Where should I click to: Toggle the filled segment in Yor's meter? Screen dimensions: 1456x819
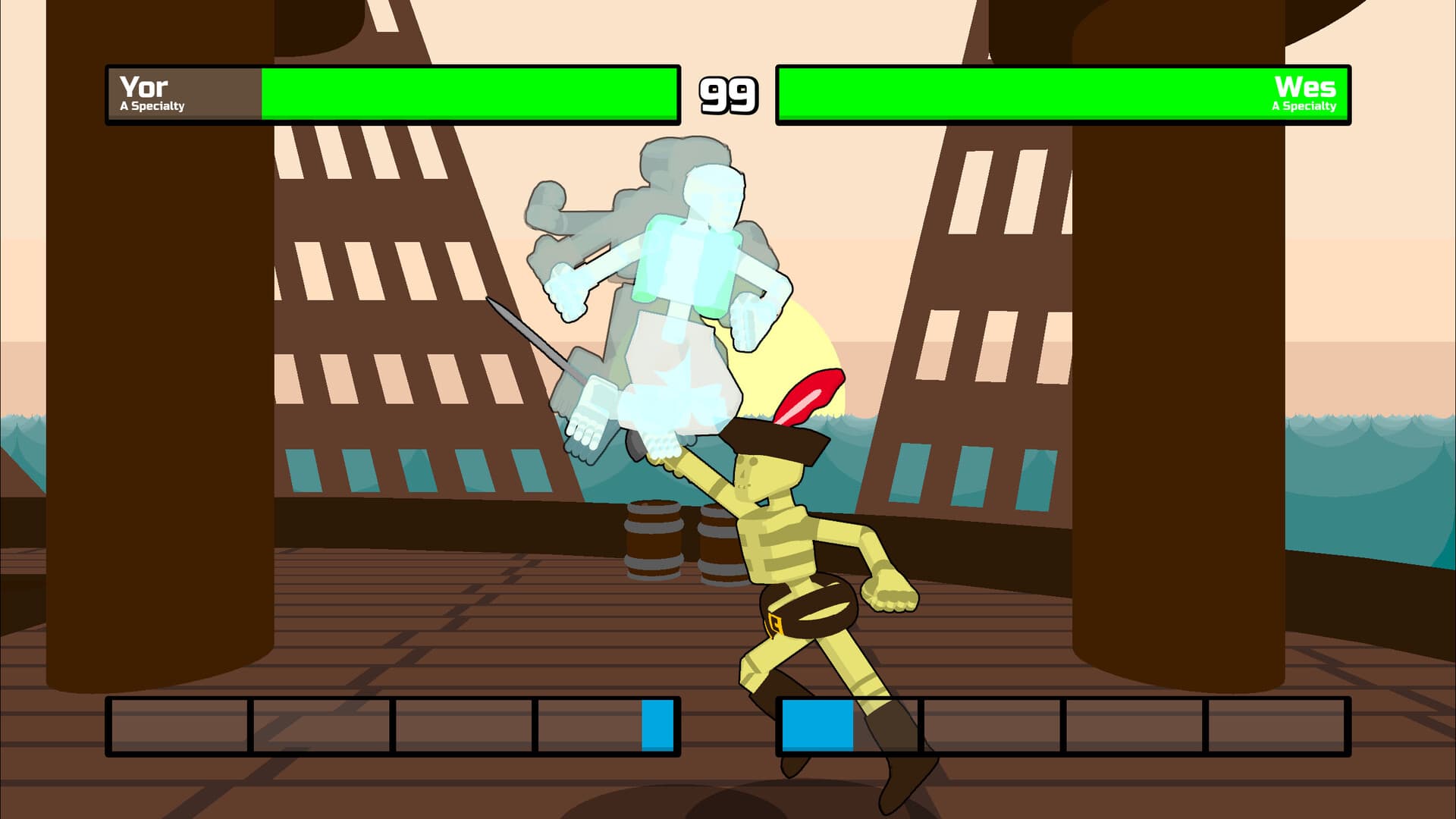pyautogui.click(x=656, y=728)
